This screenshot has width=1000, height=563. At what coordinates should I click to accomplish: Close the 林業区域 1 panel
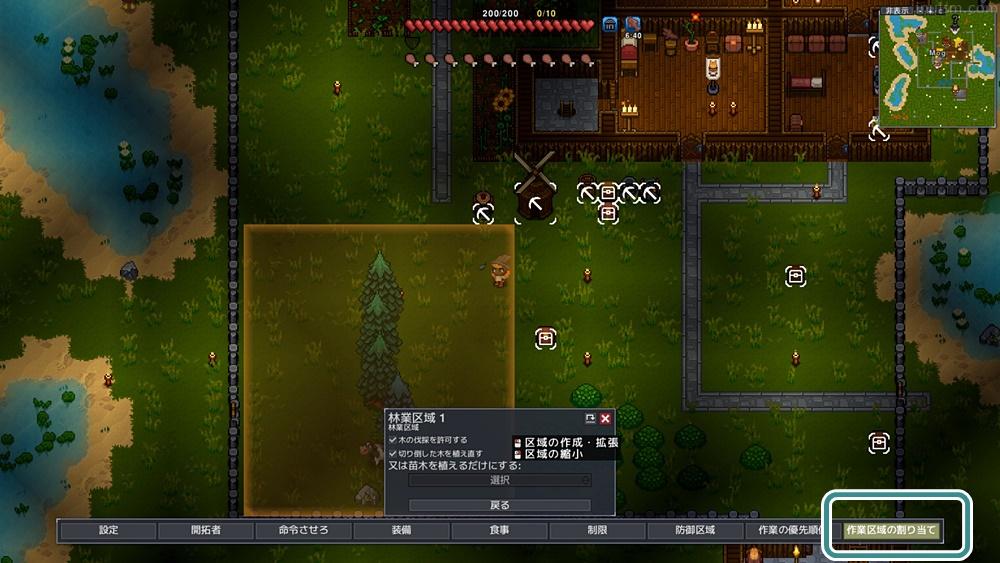pos(605,418)
